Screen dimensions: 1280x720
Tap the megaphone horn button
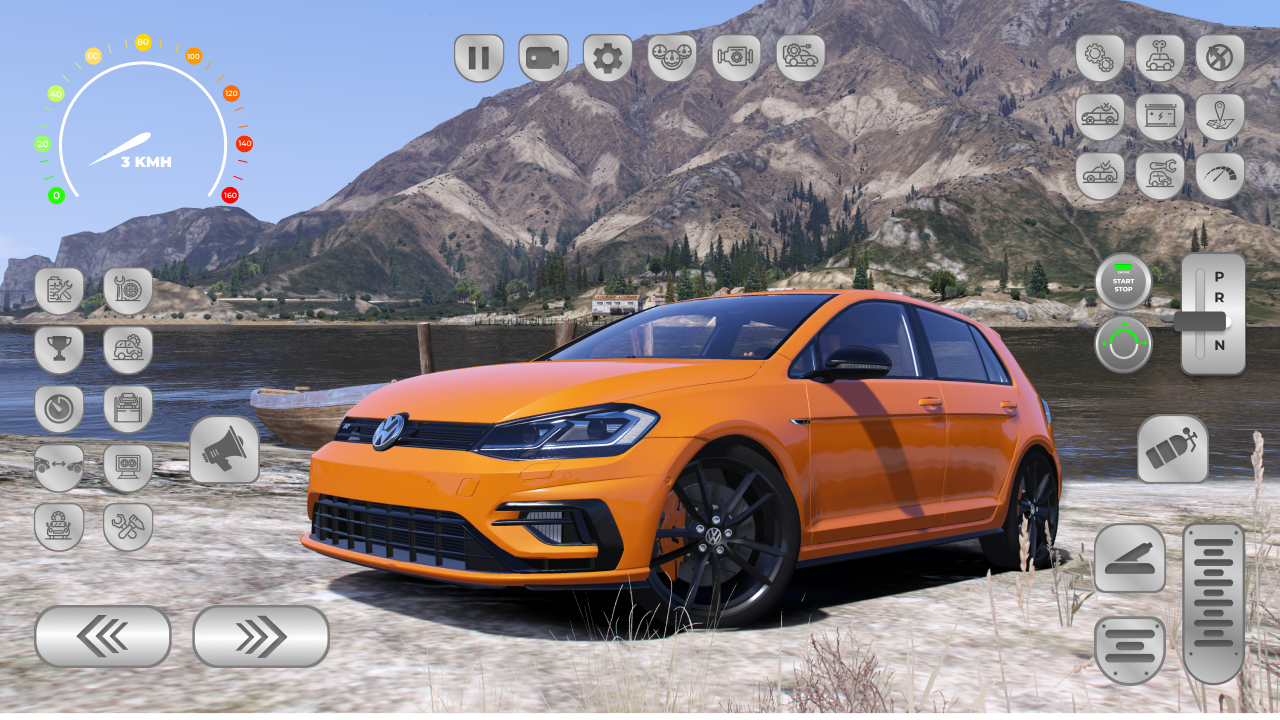click(x=224, y=450)
